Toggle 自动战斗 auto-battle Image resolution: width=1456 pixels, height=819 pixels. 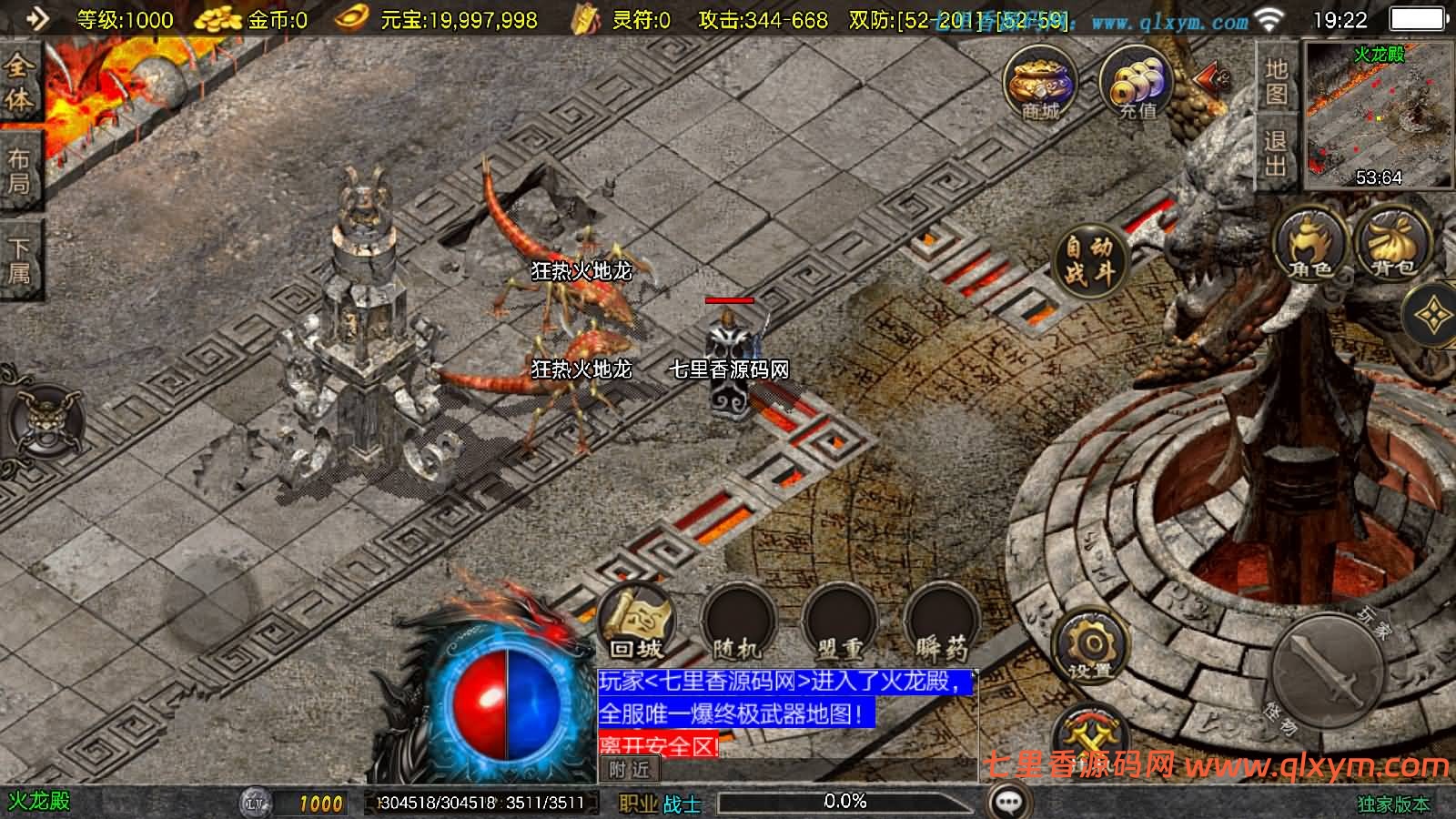pyautogui.click(x=1089, y=260)
